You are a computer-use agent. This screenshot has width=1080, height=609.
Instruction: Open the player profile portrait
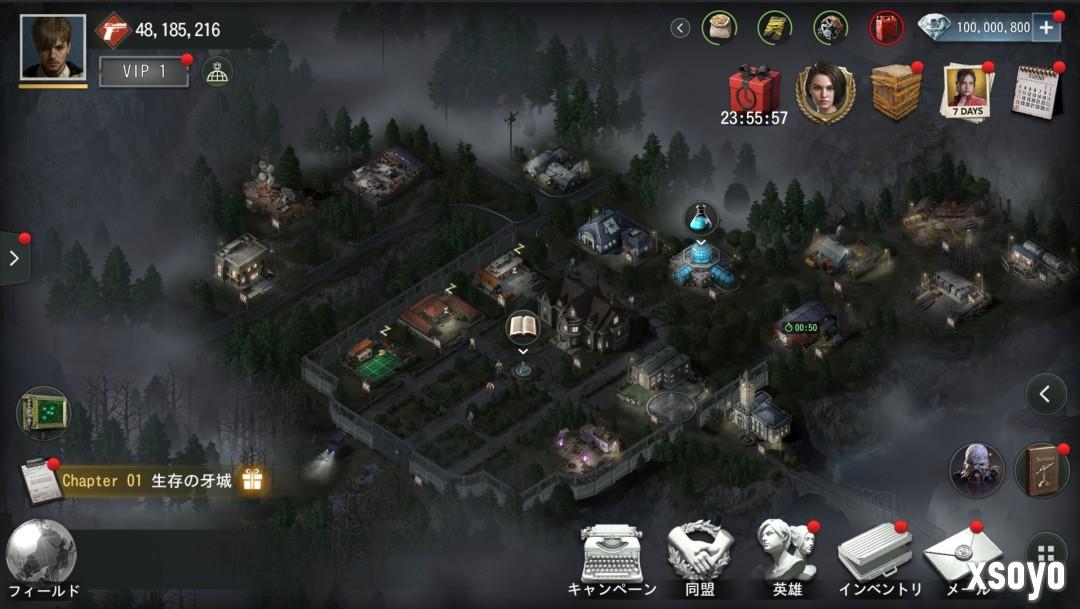pos(53,47)
